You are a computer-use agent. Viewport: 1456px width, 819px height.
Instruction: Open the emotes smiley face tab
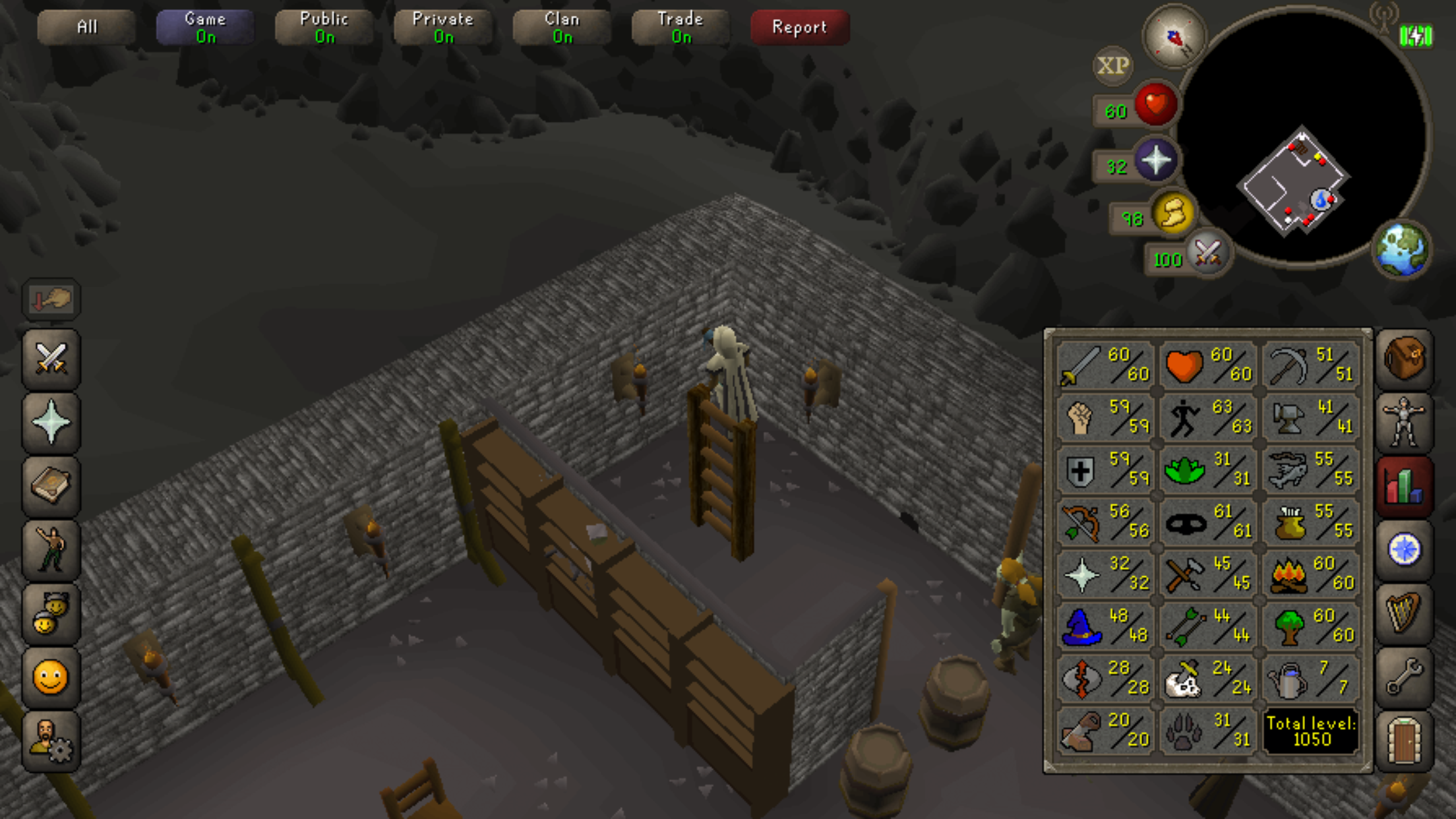[51, 677]
